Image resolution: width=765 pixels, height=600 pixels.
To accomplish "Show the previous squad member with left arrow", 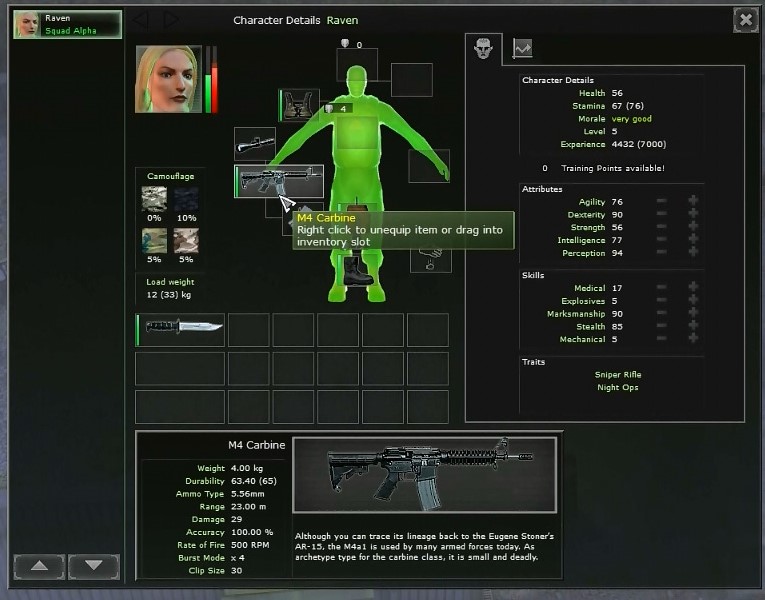I will click(x=142, y=19).
